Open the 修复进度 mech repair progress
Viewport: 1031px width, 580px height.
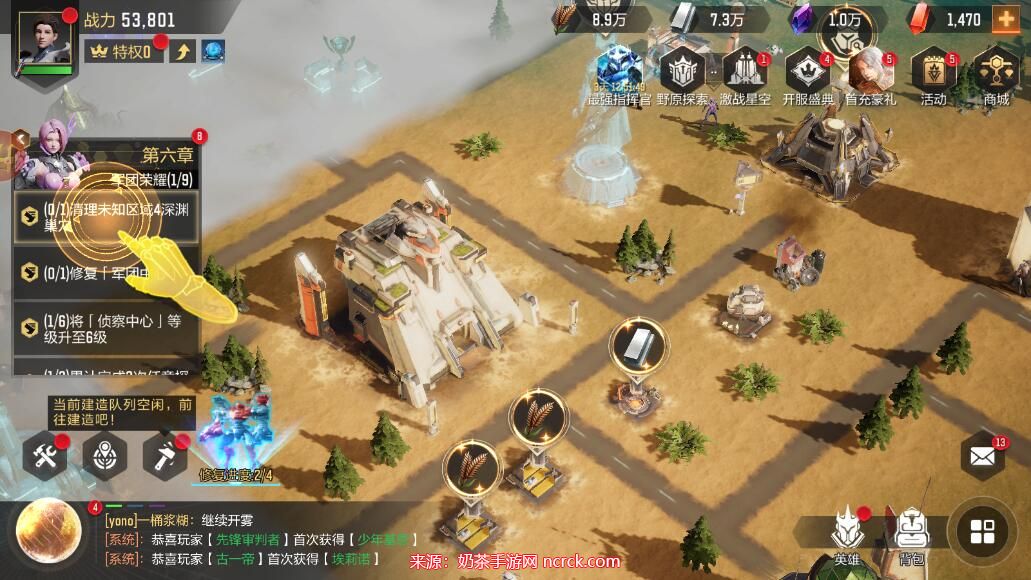click(x=238, y=440)
